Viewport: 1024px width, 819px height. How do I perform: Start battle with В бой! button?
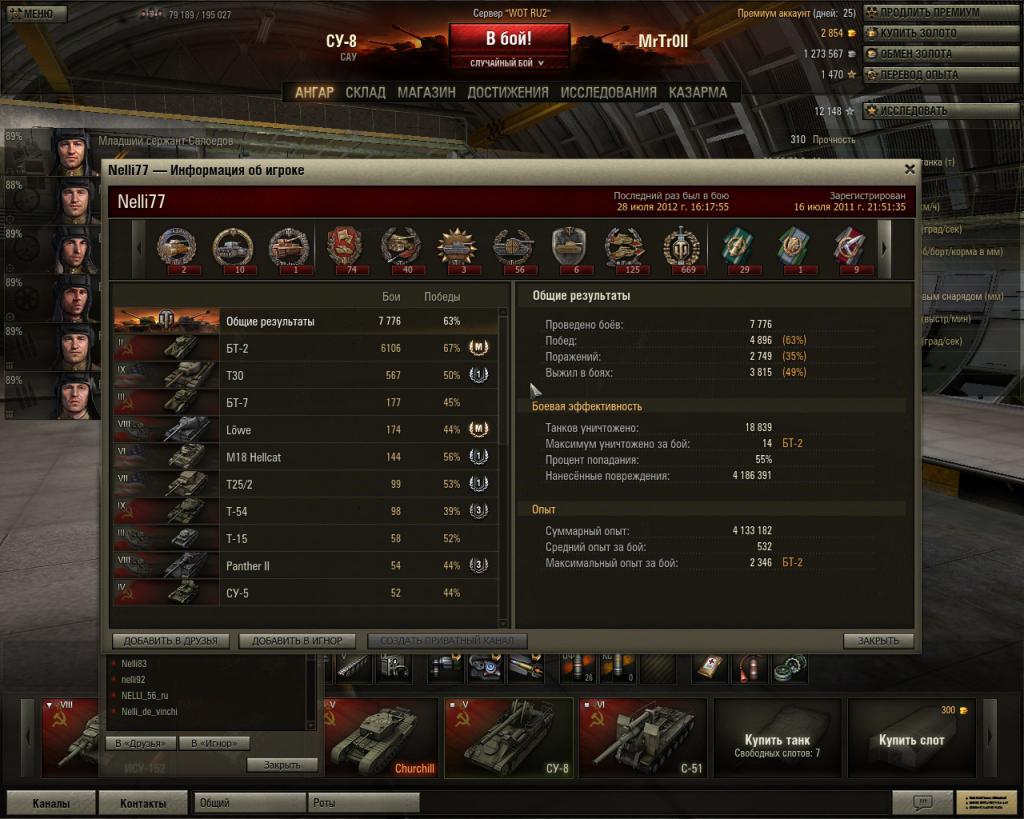[509, 40]
